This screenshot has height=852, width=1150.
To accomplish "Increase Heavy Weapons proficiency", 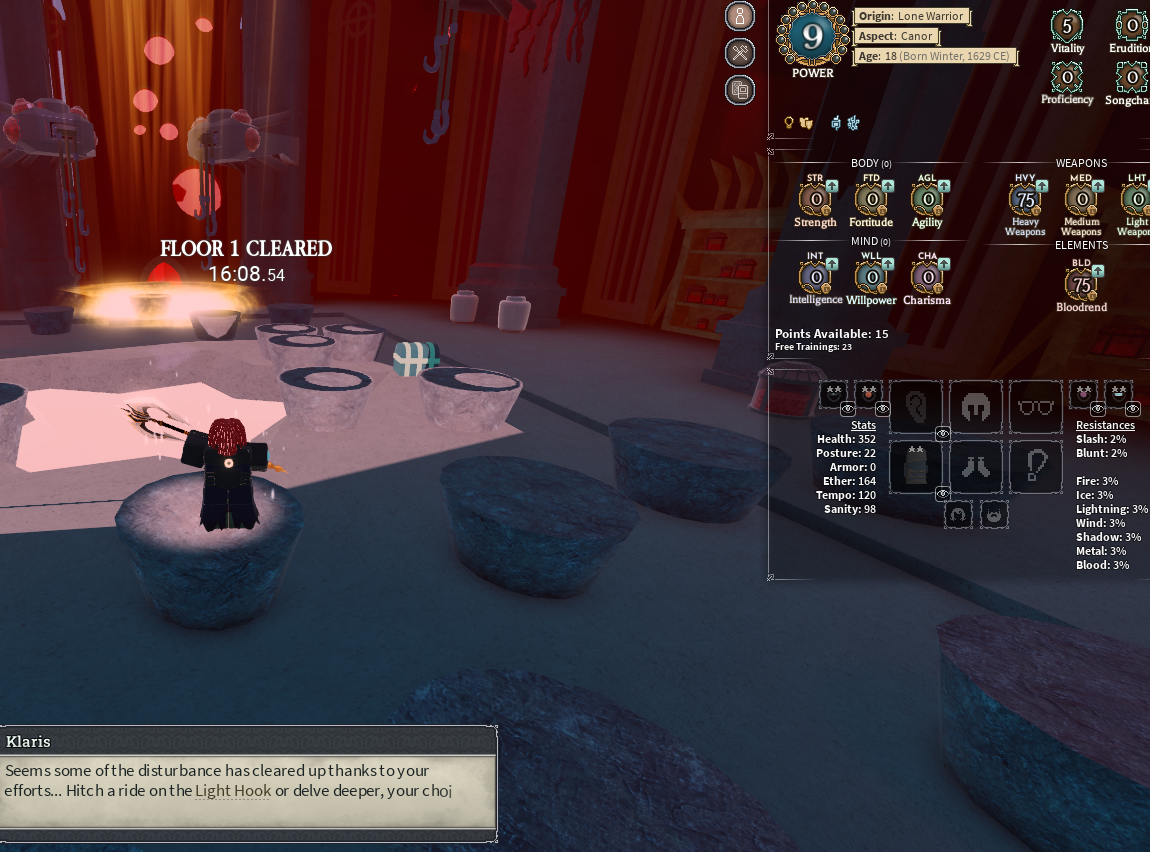I will (1042, 185).
